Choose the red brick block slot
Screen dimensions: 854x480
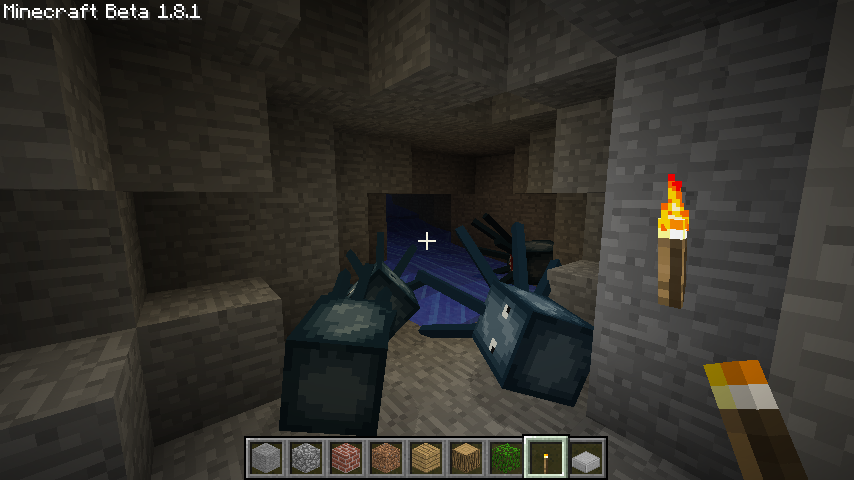point(346,458)
